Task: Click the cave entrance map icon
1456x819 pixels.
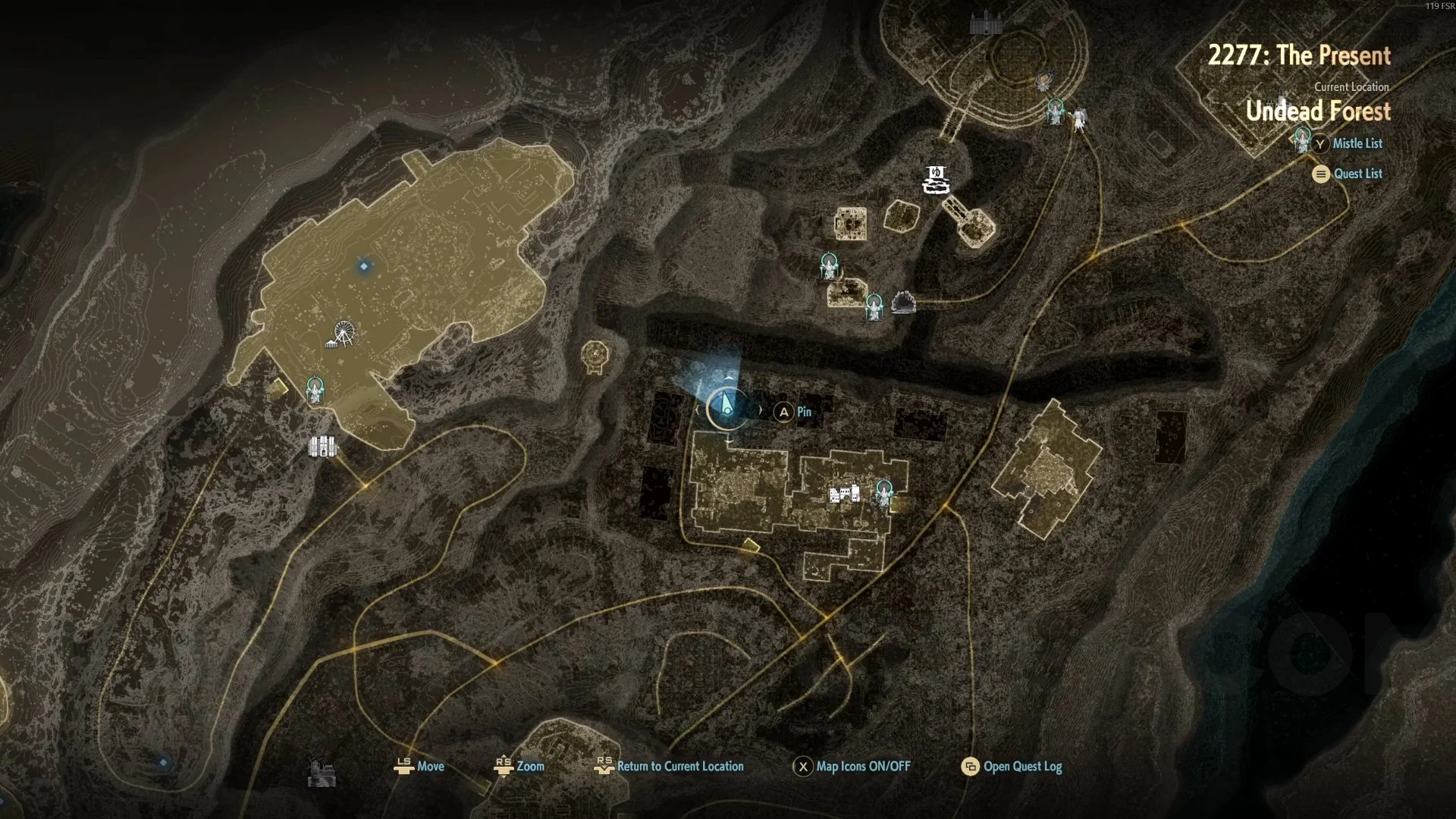Action: pos(903,303)
